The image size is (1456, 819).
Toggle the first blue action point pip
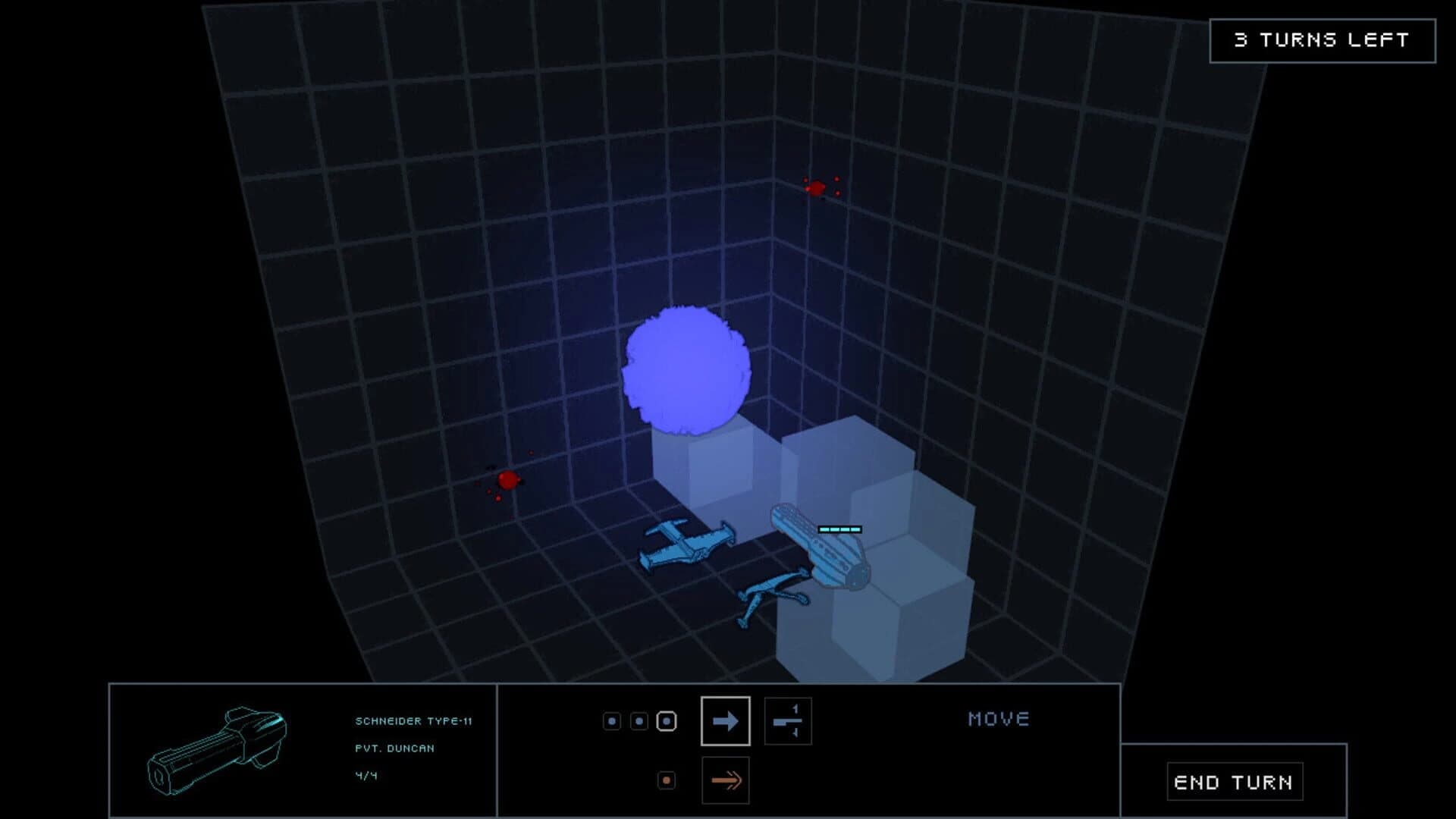click(x=613, y=720)
